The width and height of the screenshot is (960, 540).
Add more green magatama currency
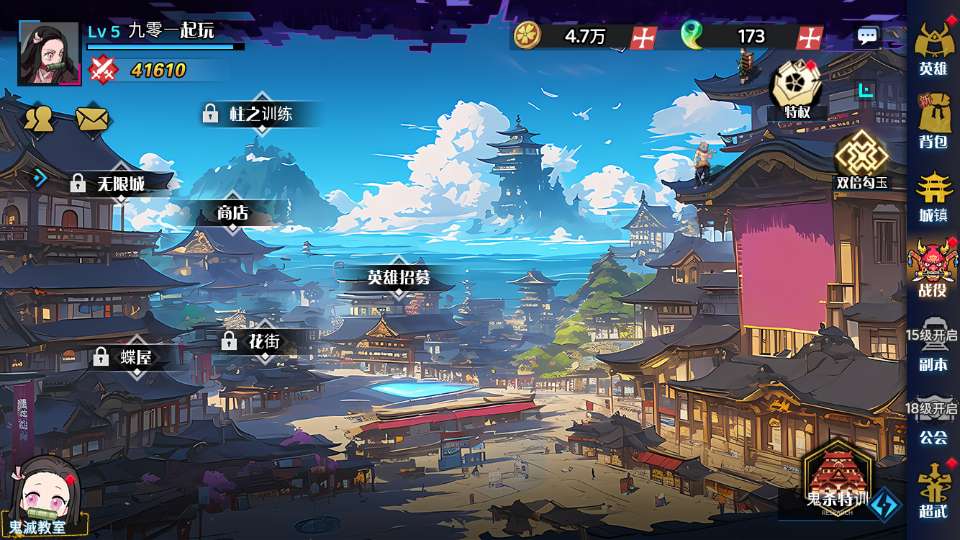pos(810,38)
